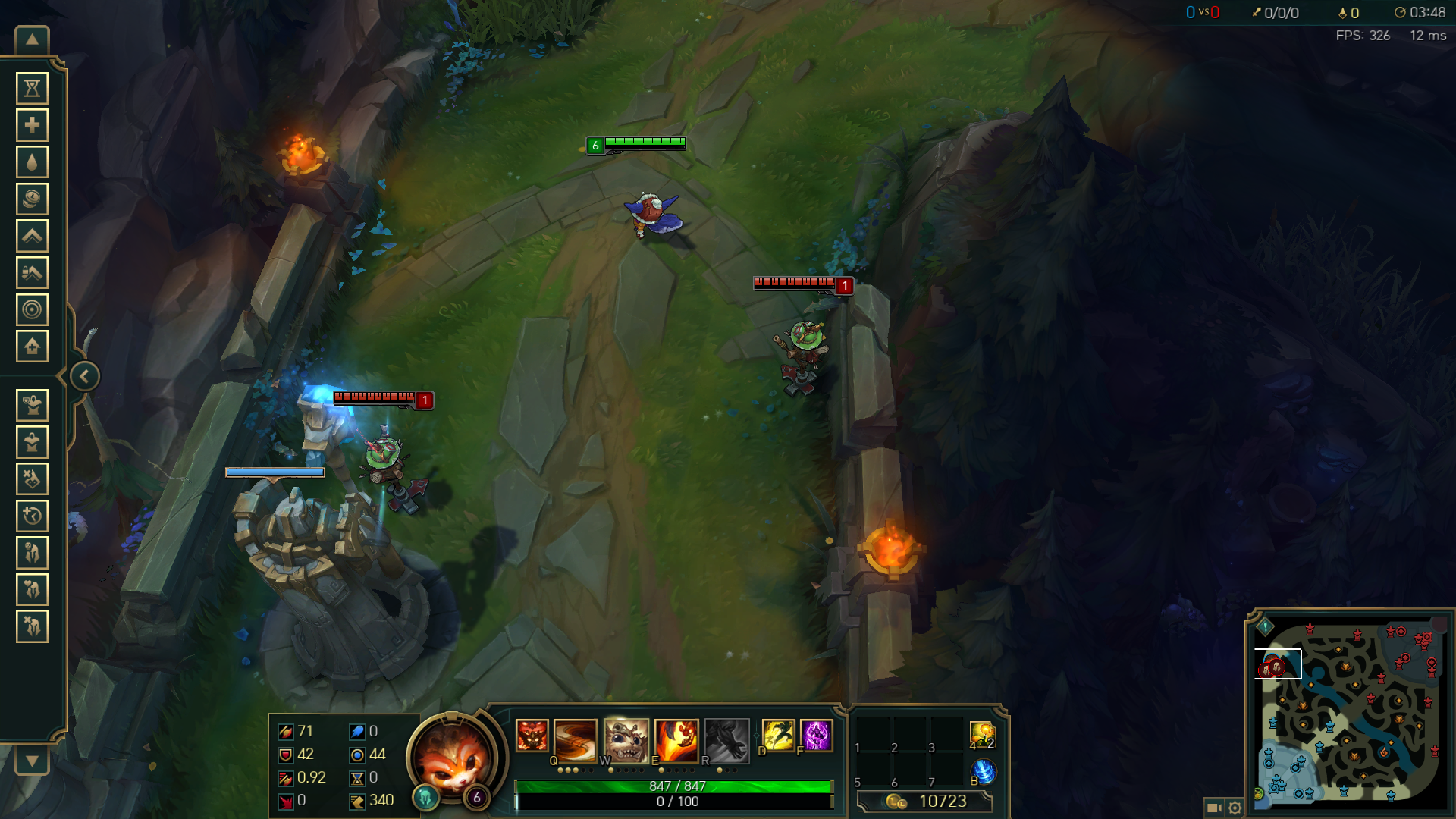Click the panel's bottom down-arrow button
1456x819 pixels.
(32, 761)
